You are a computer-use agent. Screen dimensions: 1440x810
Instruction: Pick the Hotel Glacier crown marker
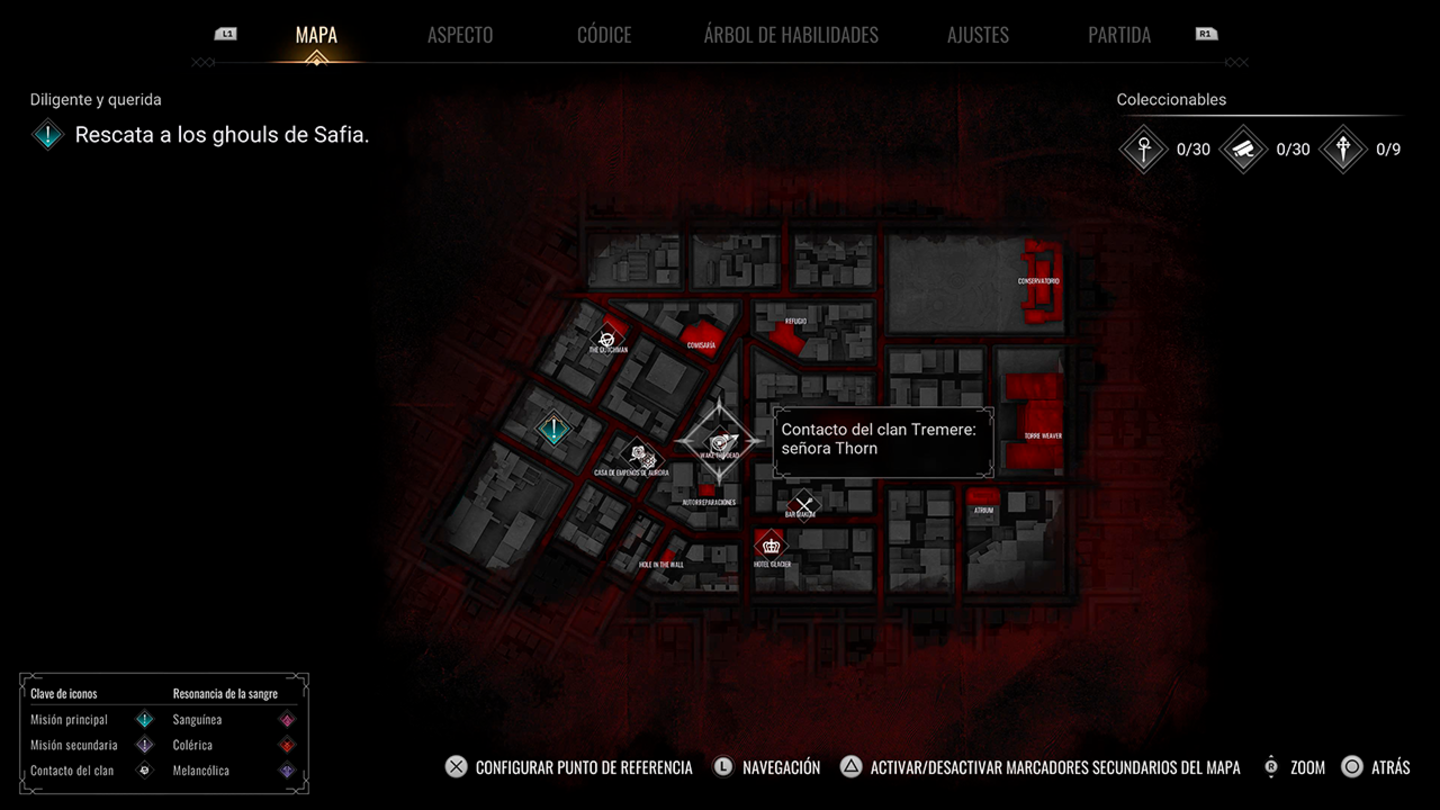pyautogui.click(x=771, y=546)
